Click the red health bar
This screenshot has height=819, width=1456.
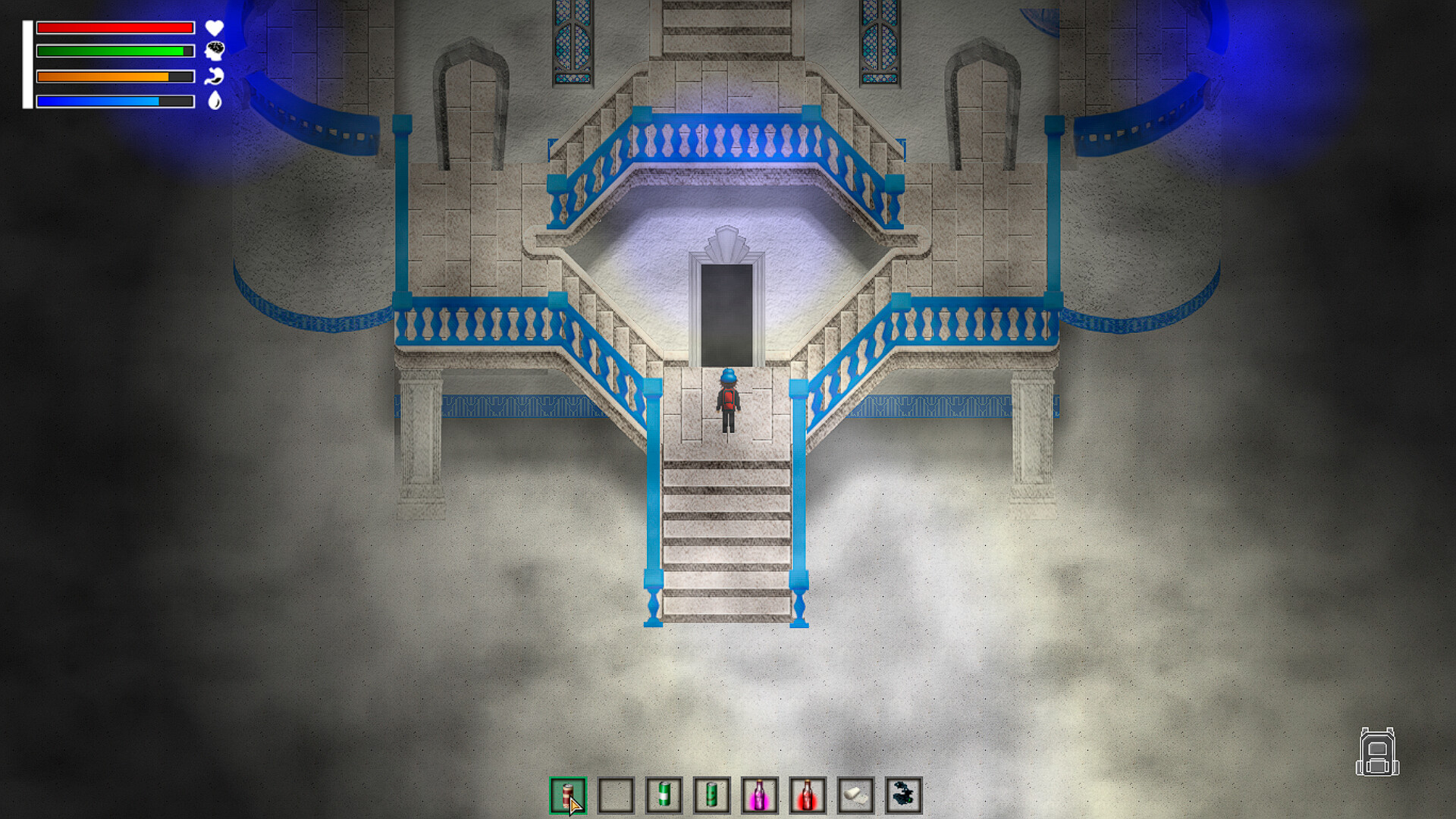(114, 28)
